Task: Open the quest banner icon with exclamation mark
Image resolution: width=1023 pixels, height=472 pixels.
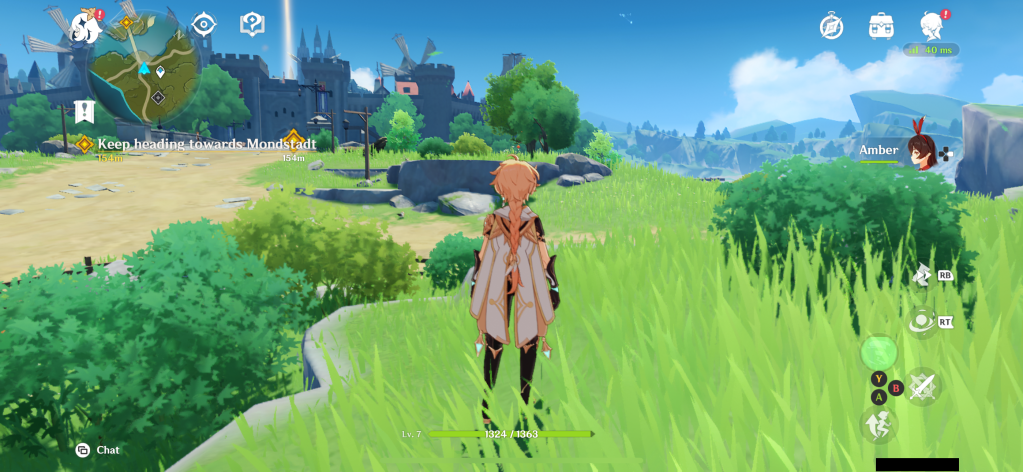Action: (84, 110)
